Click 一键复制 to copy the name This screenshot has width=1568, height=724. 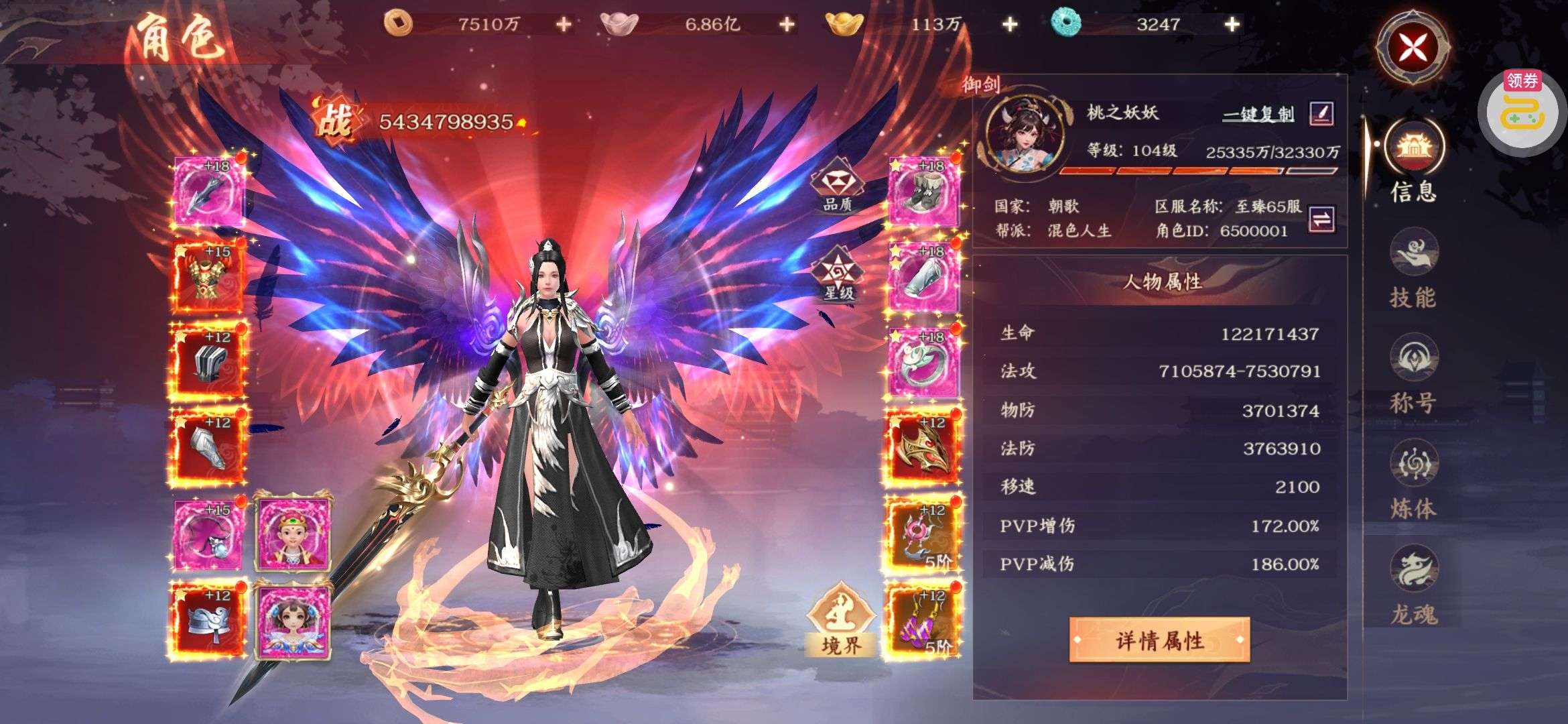click(x=1258, y=114)
